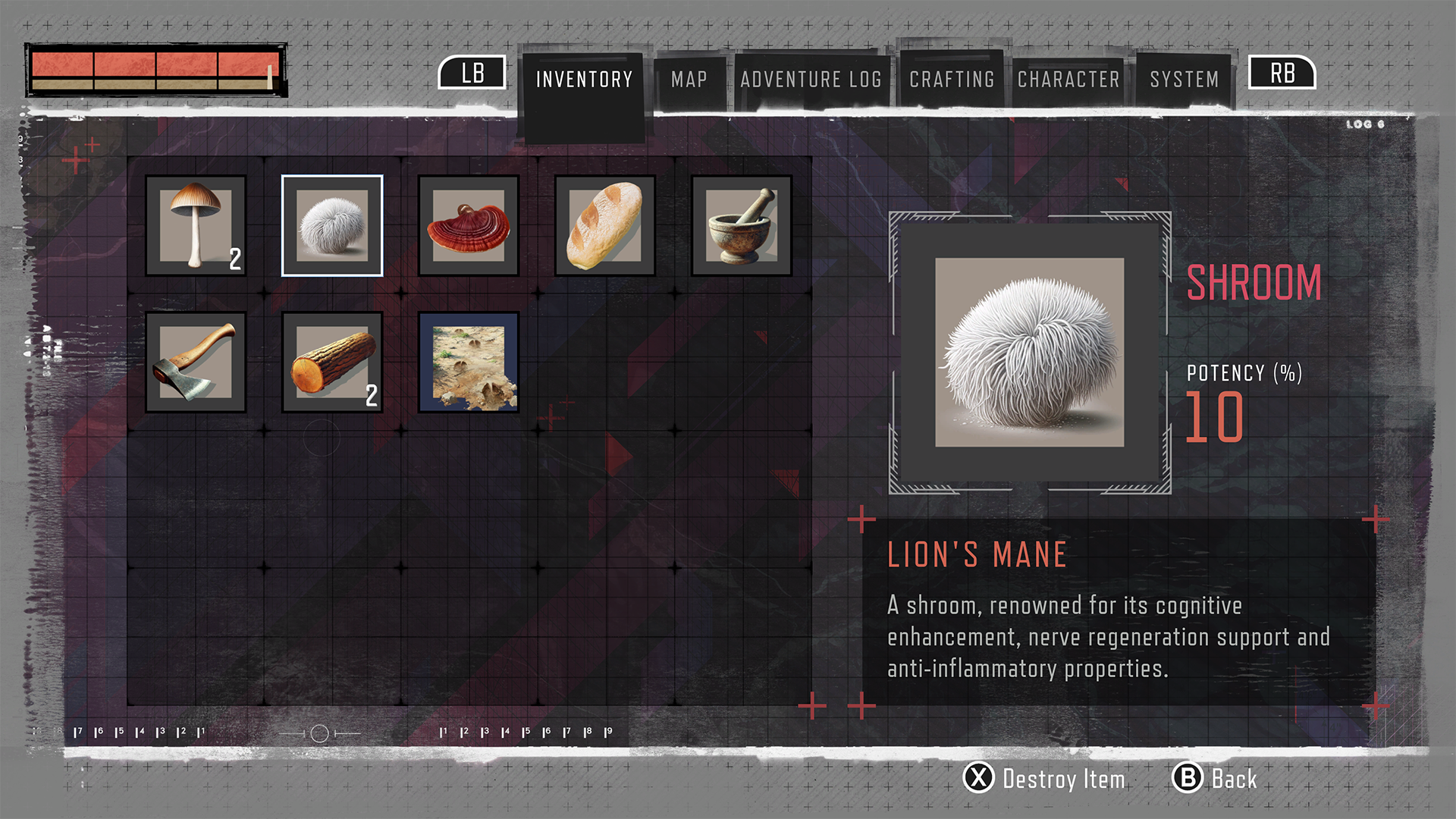
Task: Open the Crafting tab
Action: pyautogui.click(x=952, y=79)
